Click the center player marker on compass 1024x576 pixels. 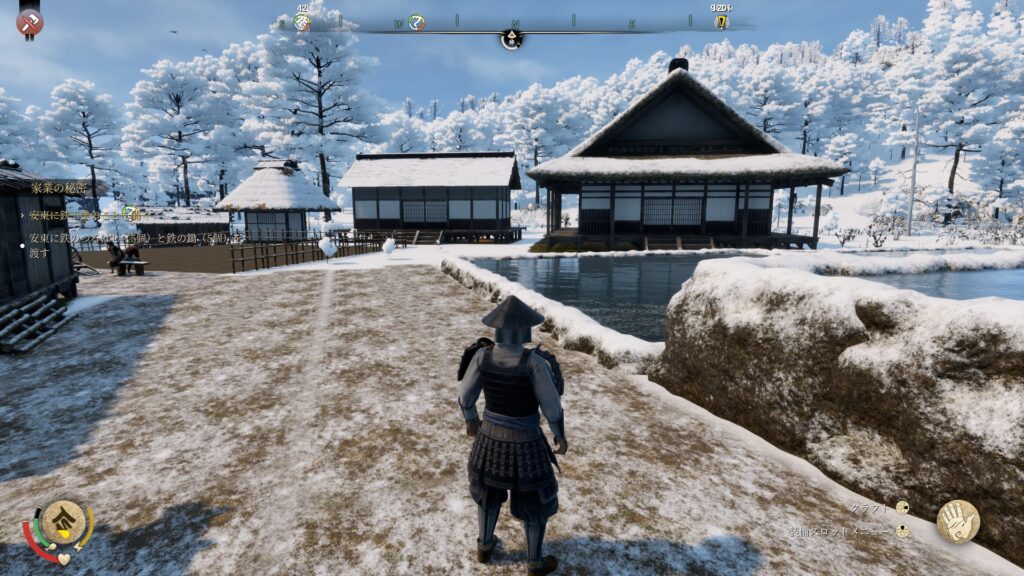click(x=511, y=39)
